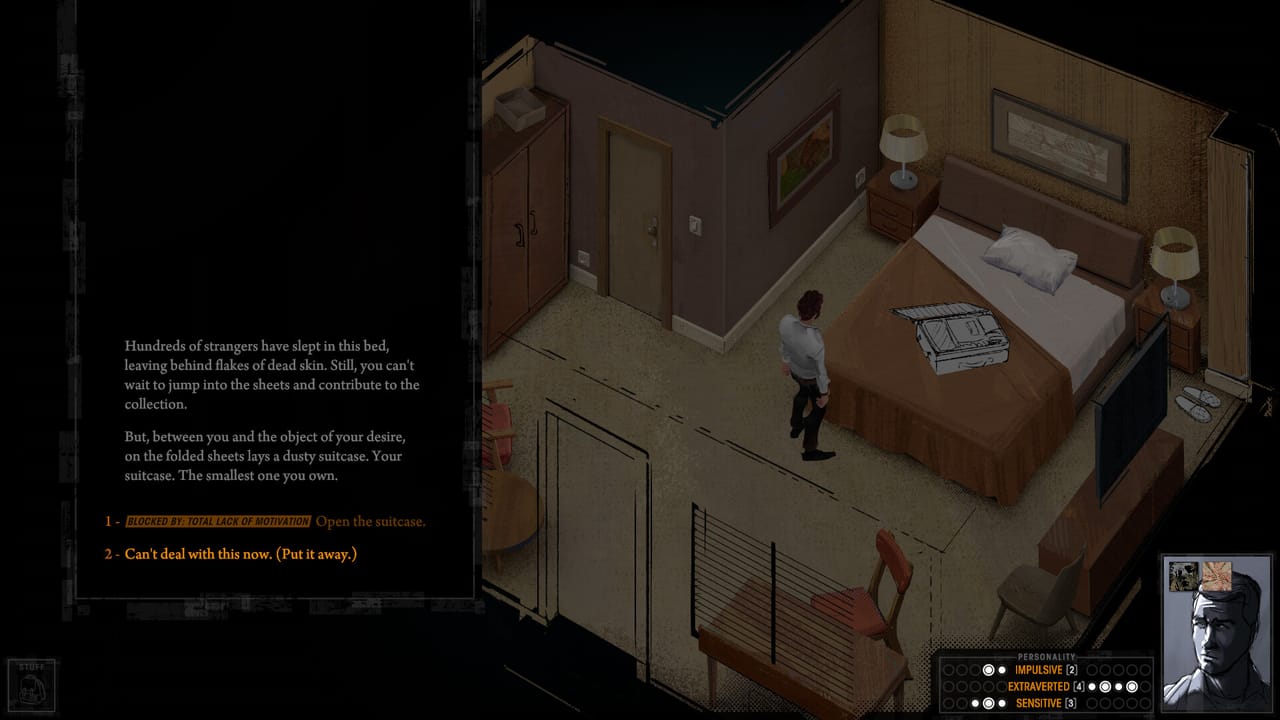
Task: Inspect the left status effect icon on the portrait
Action: pyautogui.click(x=1183, y=576)
